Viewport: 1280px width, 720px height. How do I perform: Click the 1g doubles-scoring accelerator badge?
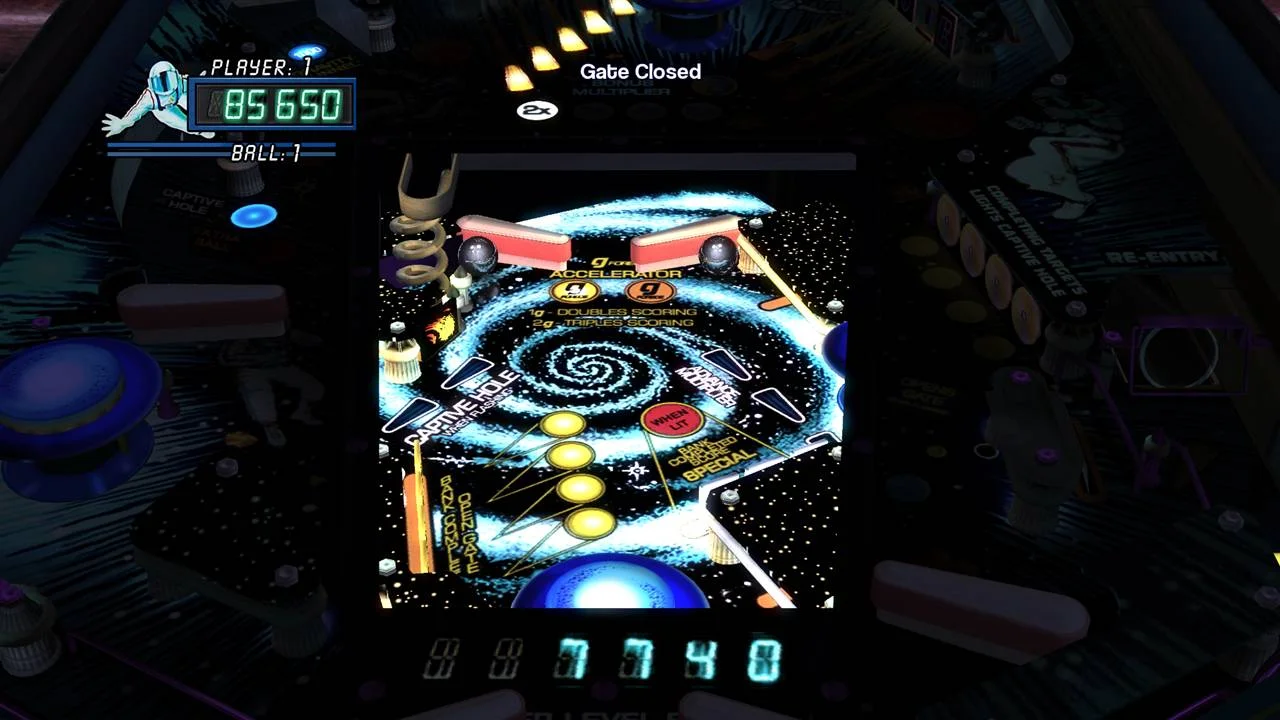click(x=573, y=292)
